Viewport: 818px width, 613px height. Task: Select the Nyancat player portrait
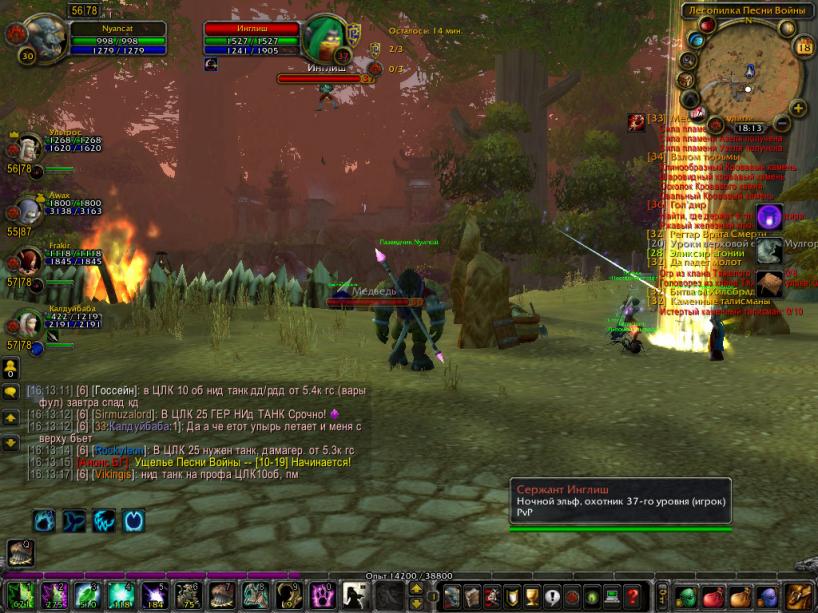38,39
